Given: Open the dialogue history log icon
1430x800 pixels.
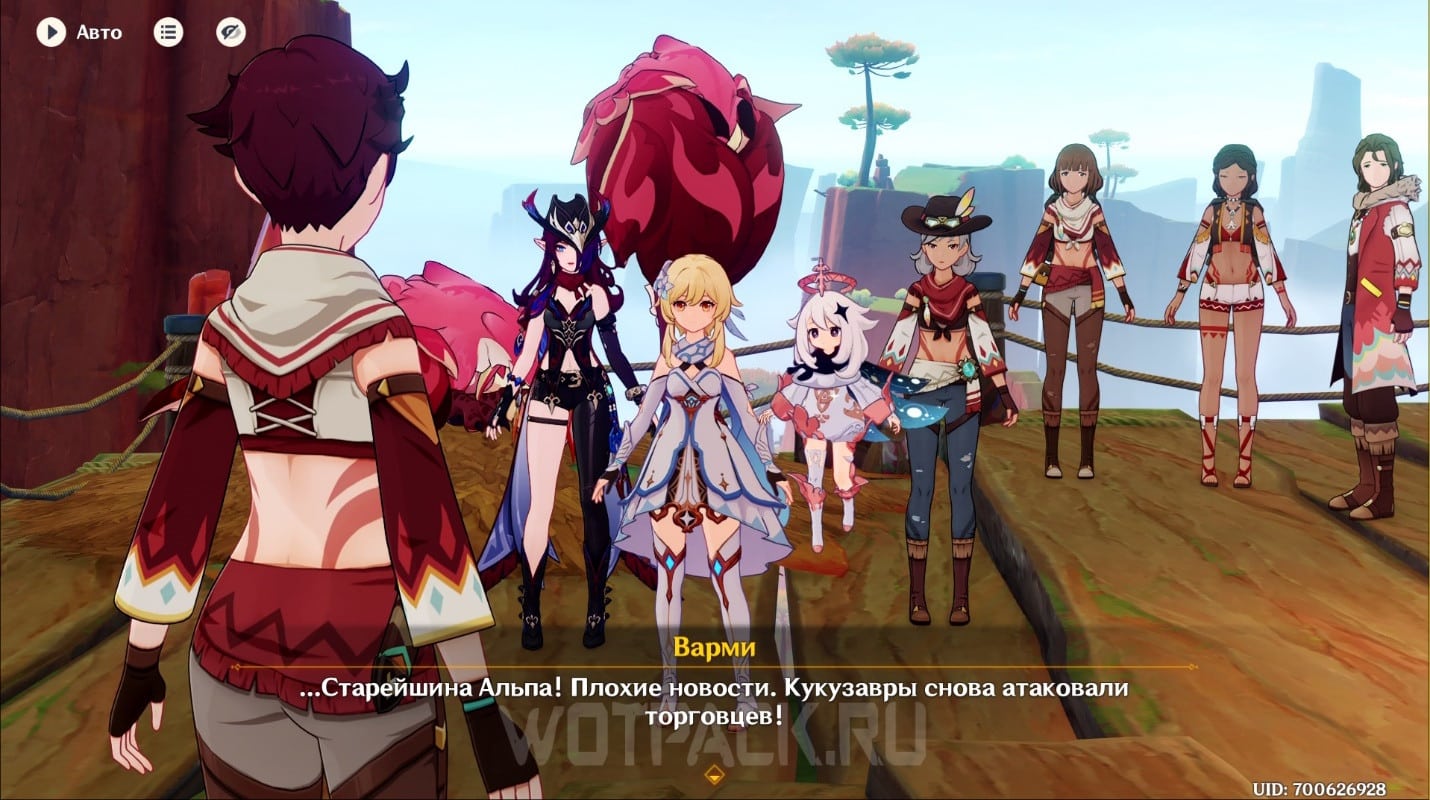Looking at the screenshot, I should pos(168,33).
